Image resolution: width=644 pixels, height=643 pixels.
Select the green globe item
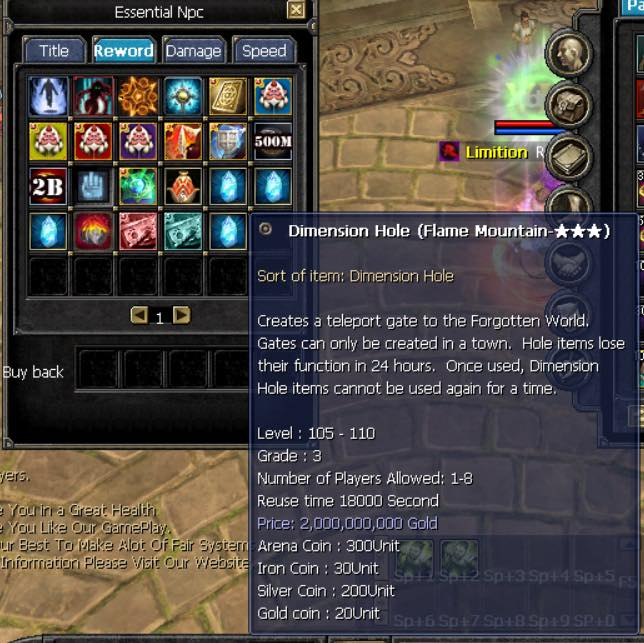pyautogui.click(x=138, y=187)
